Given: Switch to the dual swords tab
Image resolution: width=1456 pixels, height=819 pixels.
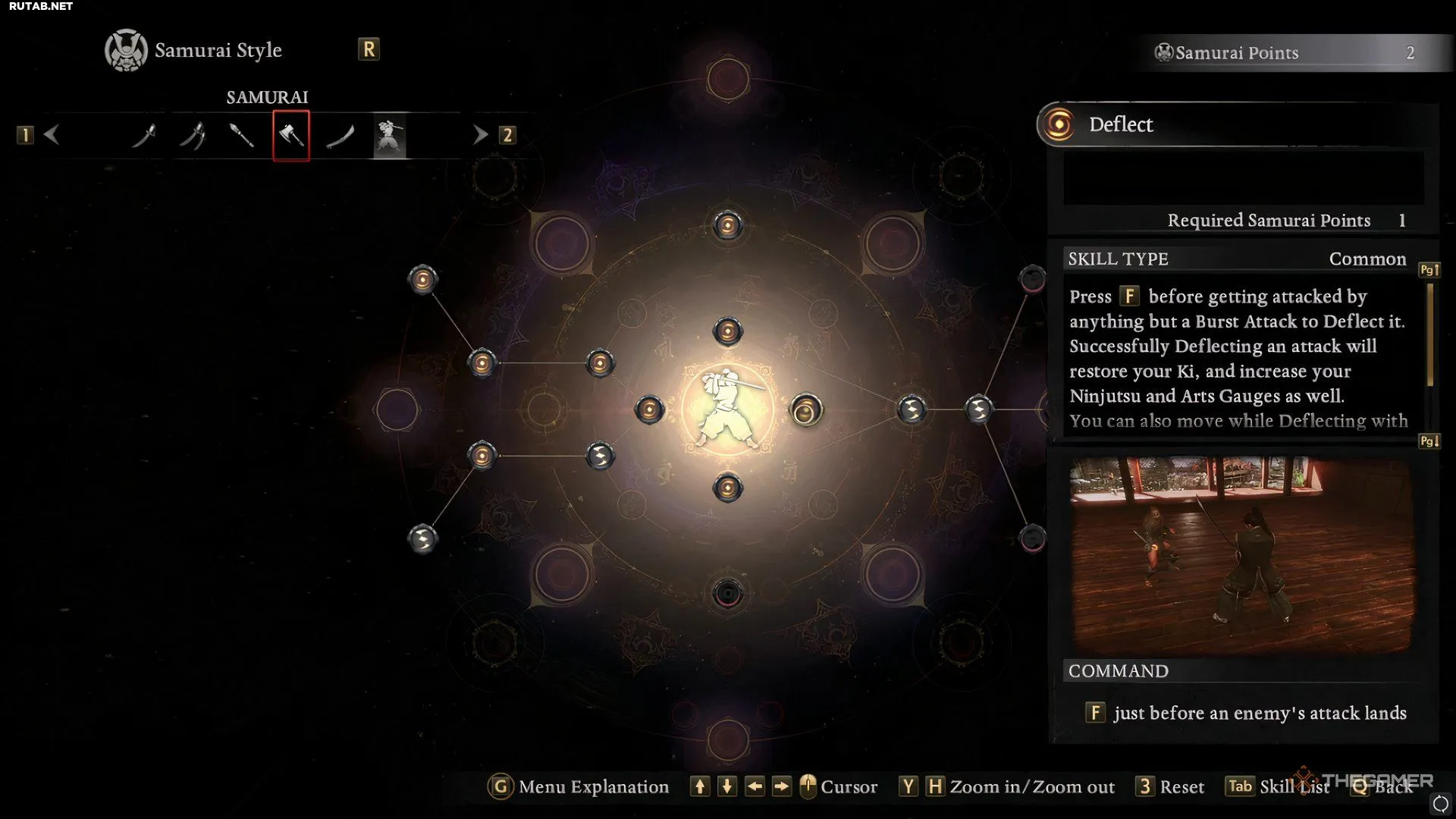Looking at the screenshot, I should click(193, 136).
